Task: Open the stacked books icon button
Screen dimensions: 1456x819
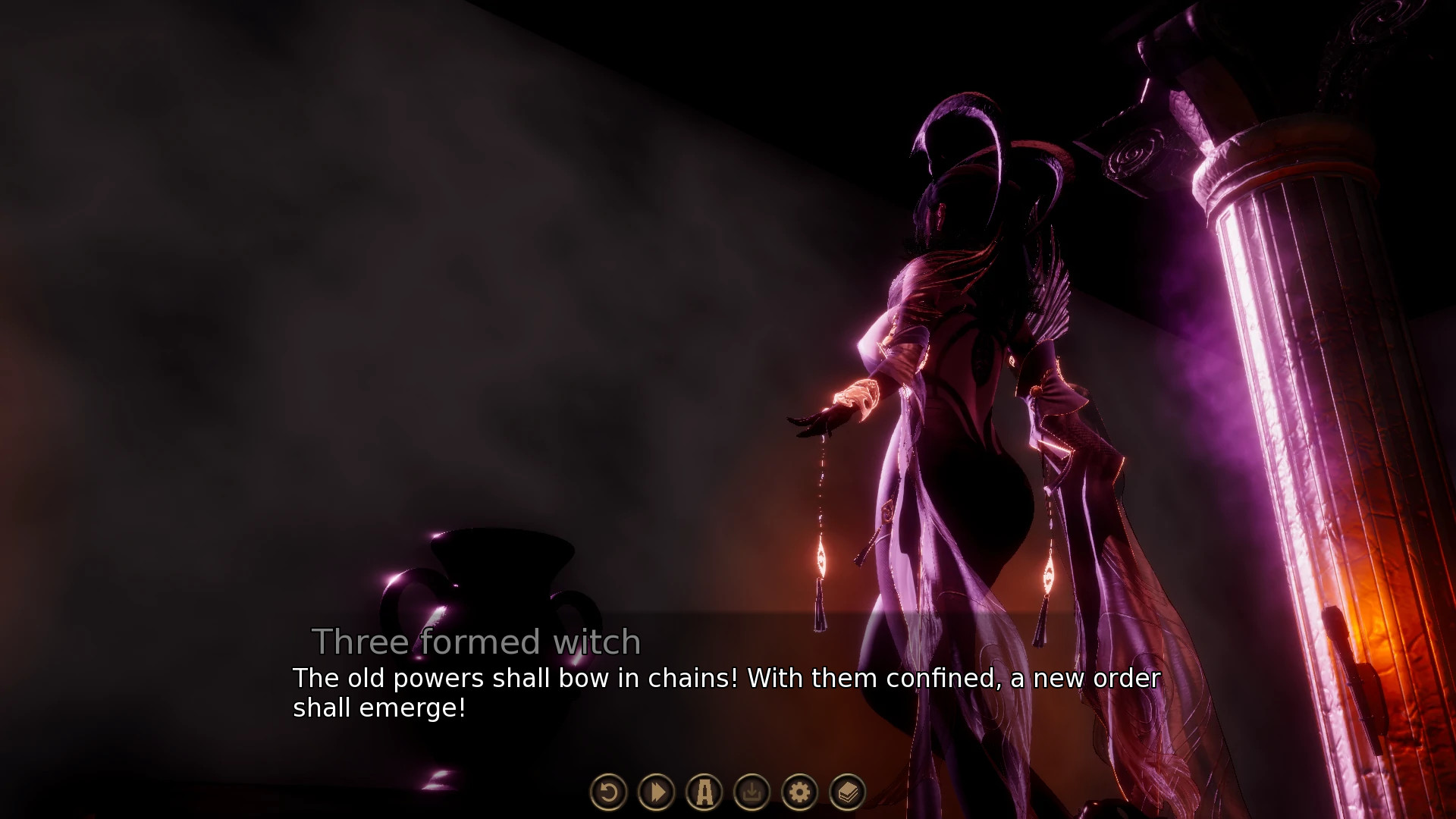Action: pos(848,792)
